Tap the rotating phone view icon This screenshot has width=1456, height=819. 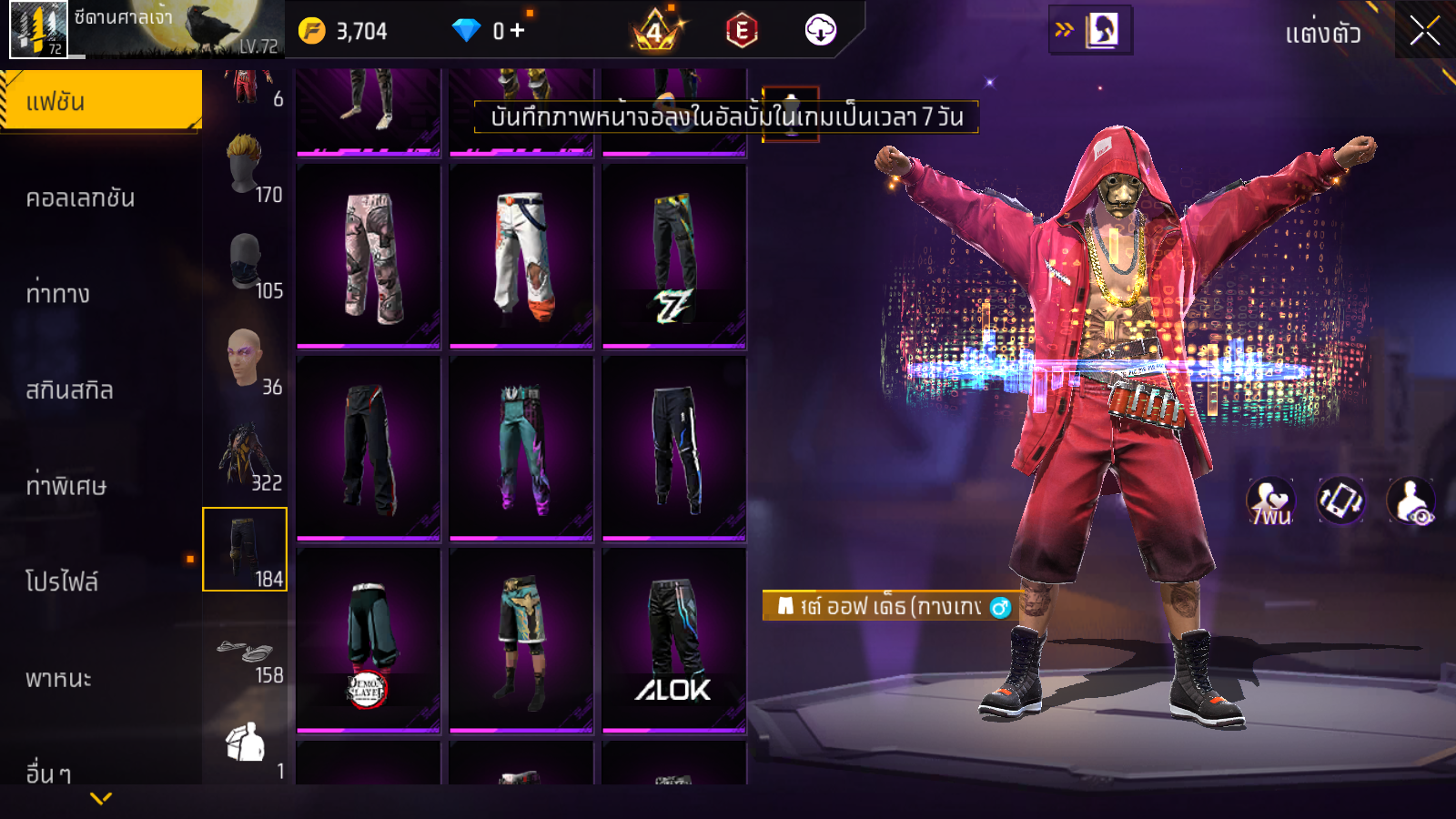click(x=1340, y=500)
